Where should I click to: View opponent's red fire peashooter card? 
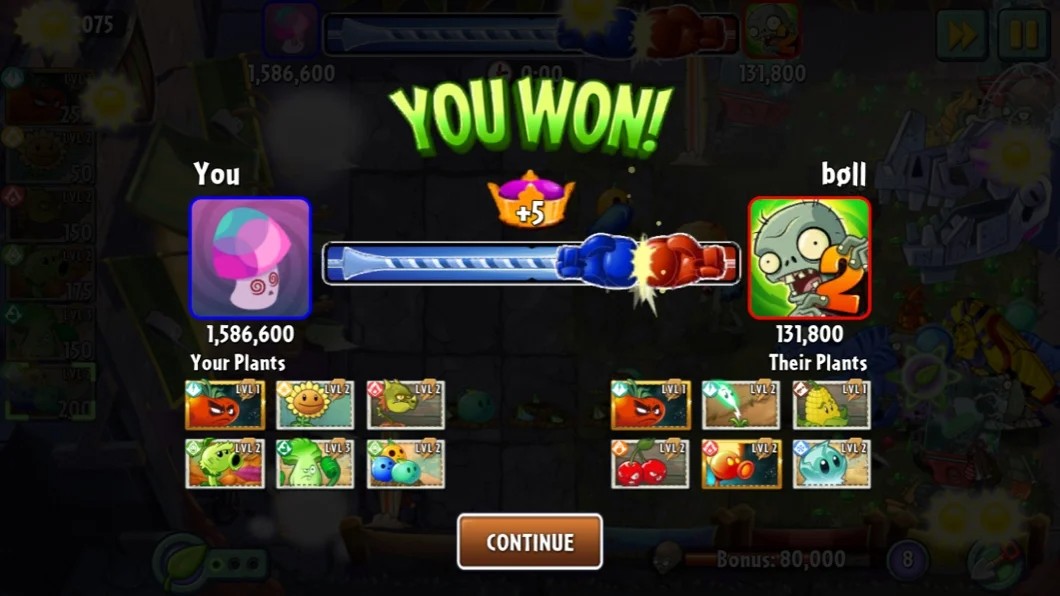coord(741,464)
